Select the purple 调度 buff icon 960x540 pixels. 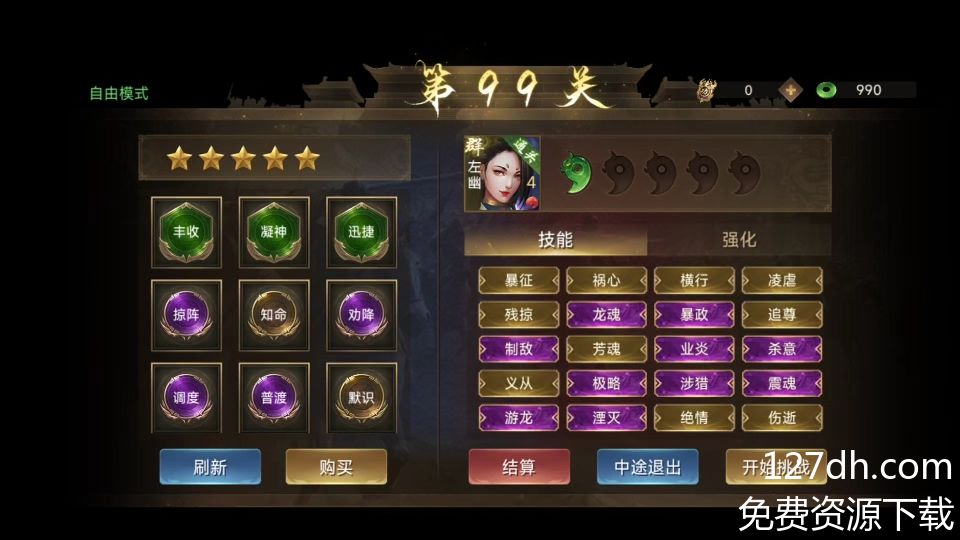click(x=186, y=397)
